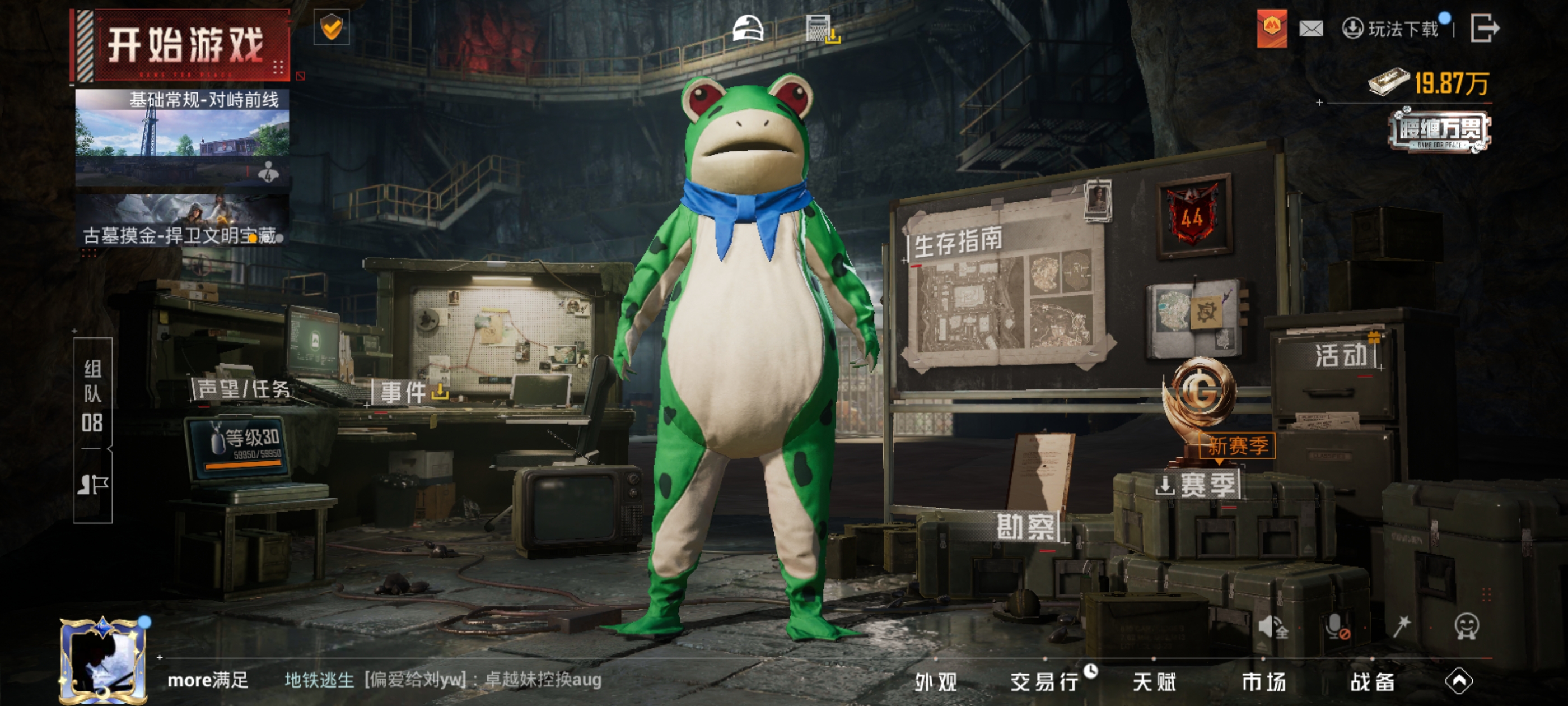Go to the 市场 market tab

click(x=1264, y=682)
